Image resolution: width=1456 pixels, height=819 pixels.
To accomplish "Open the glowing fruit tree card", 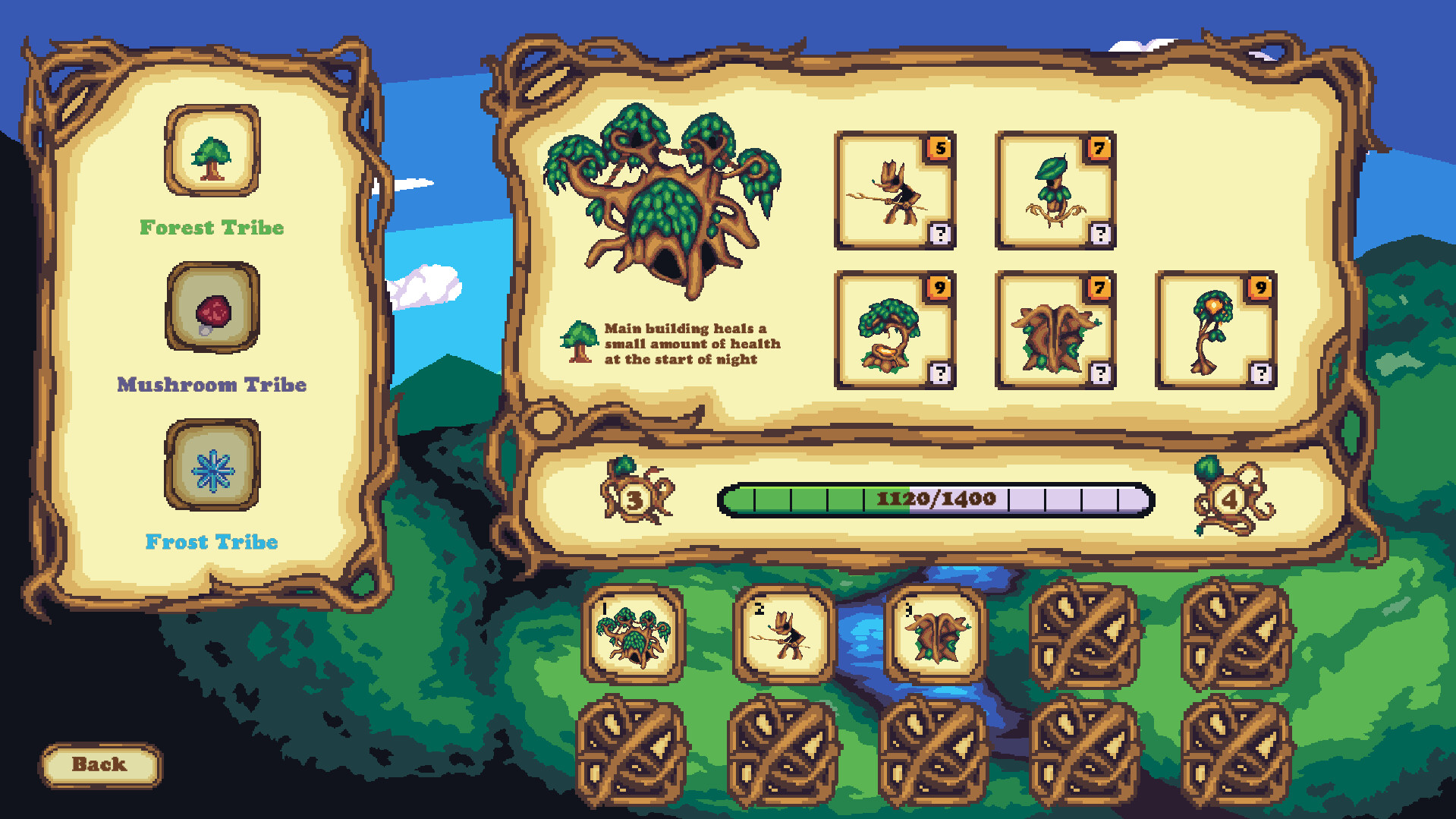I will coord(1214,332).
